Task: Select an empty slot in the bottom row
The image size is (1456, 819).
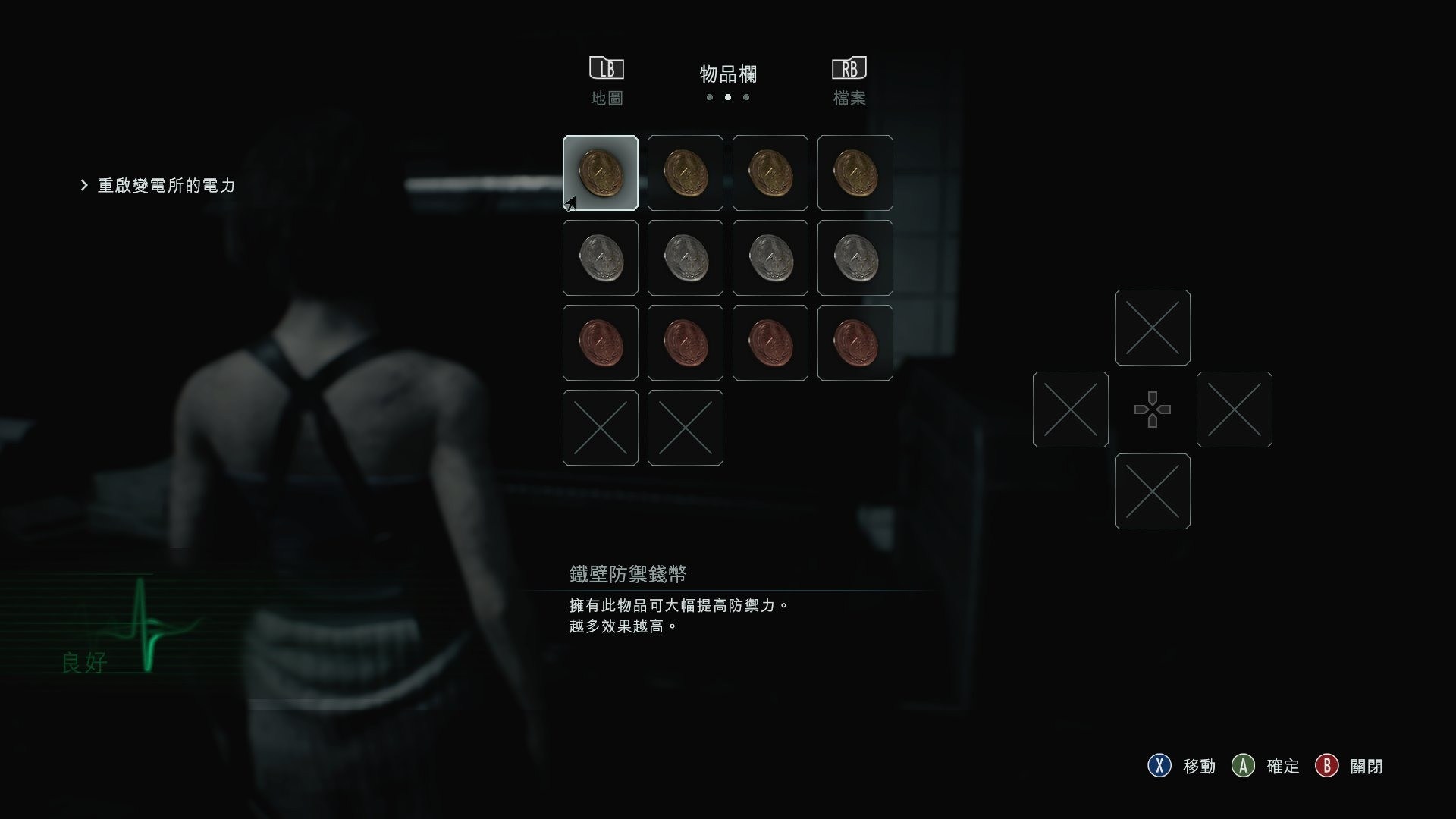Action: pos(600,428)
